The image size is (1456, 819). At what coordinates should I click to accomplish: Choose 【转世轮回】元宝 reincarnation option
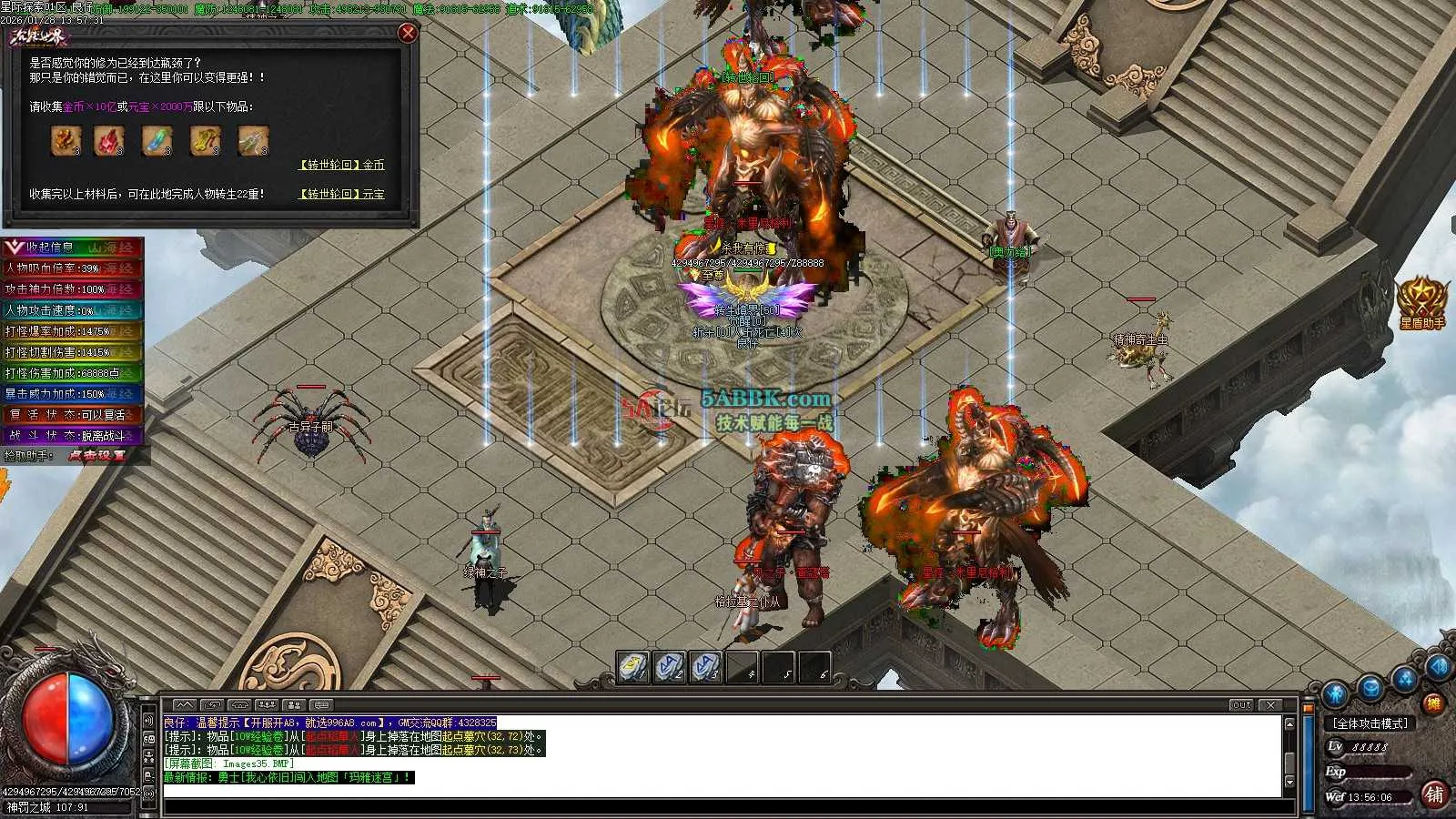pyautogui.click(x=342, y=194)
